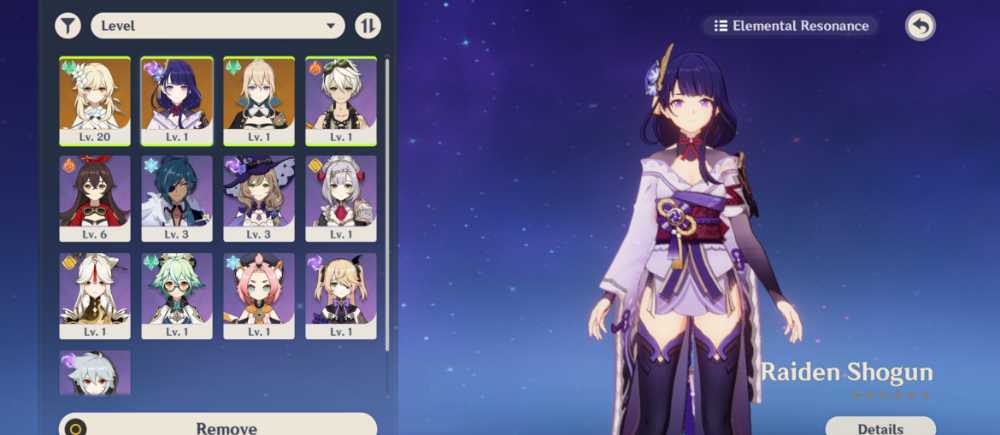Open Elemental Resonance info
This screenshot has width=1000, height=435.
(x=790, y=26)
